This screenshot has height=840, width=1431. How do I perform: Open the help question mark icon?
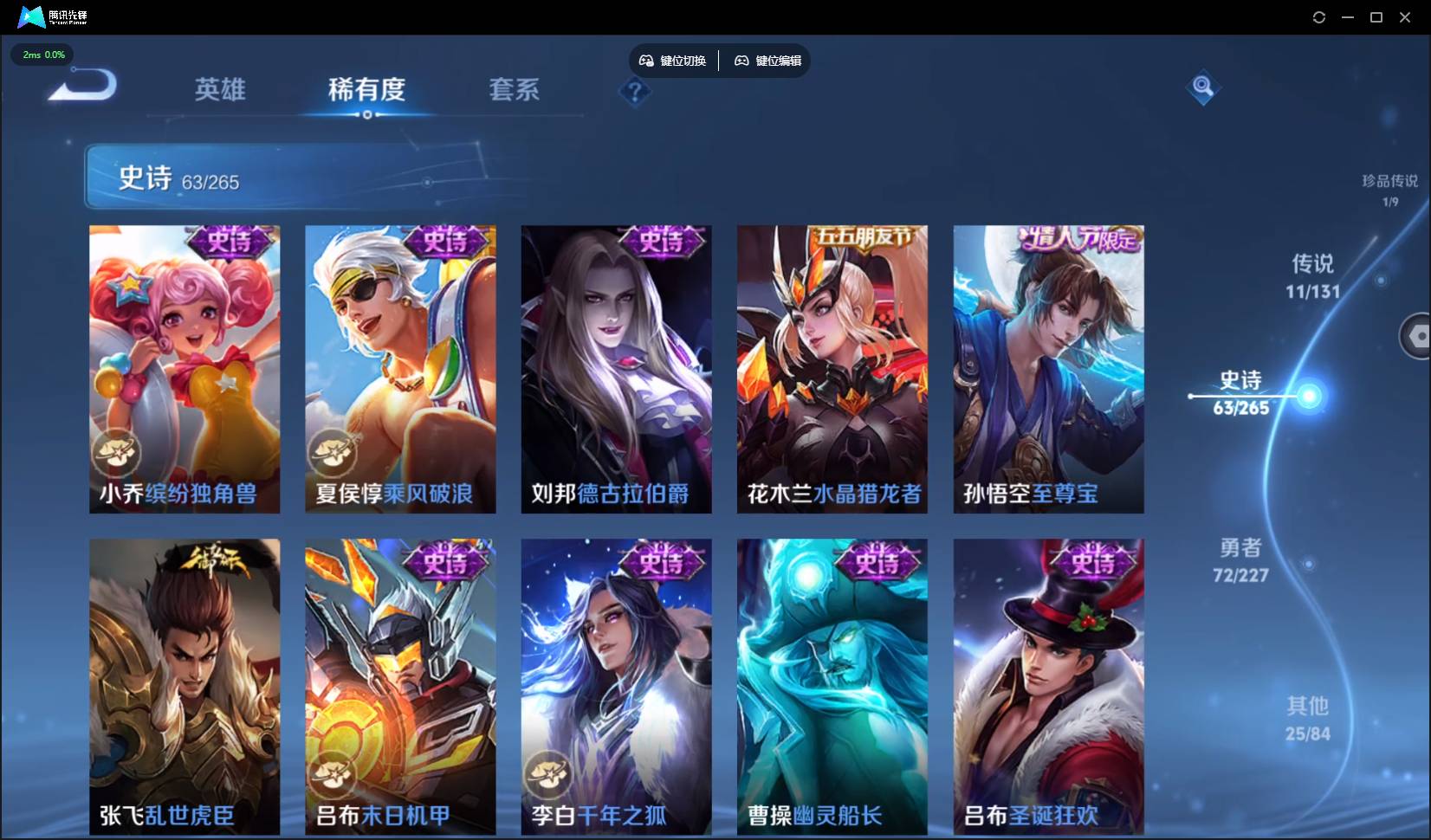click(635, 92)
